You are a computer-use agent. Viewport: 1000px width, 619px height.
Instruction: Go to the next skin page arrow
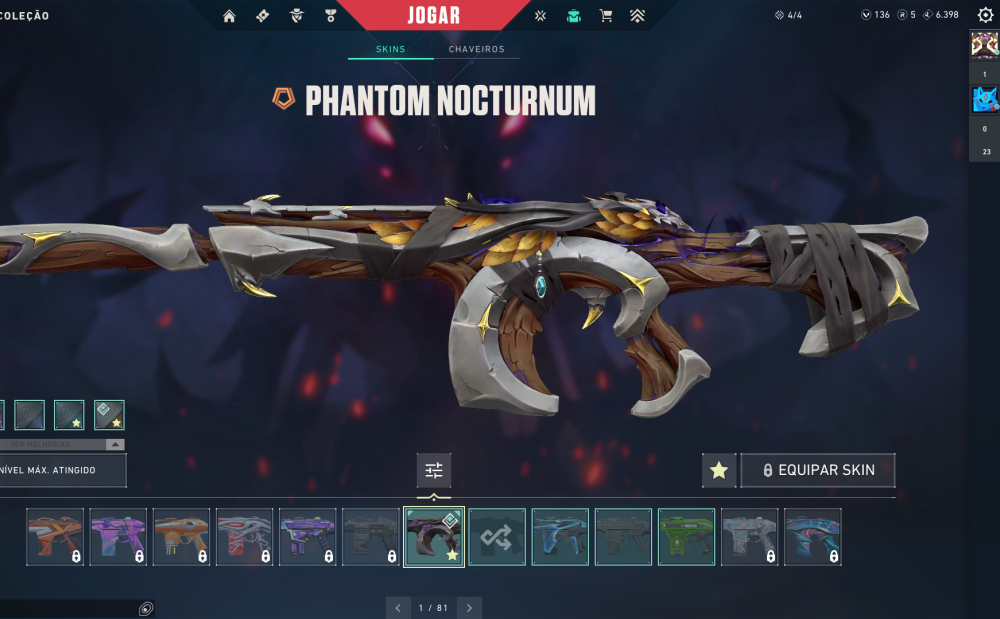[469, 607]
